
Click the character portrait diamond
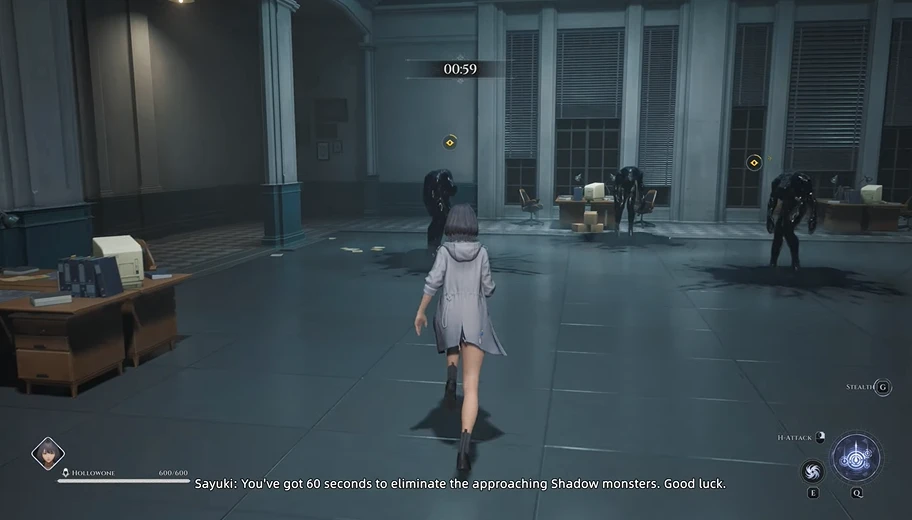click(x=47, y=455)
